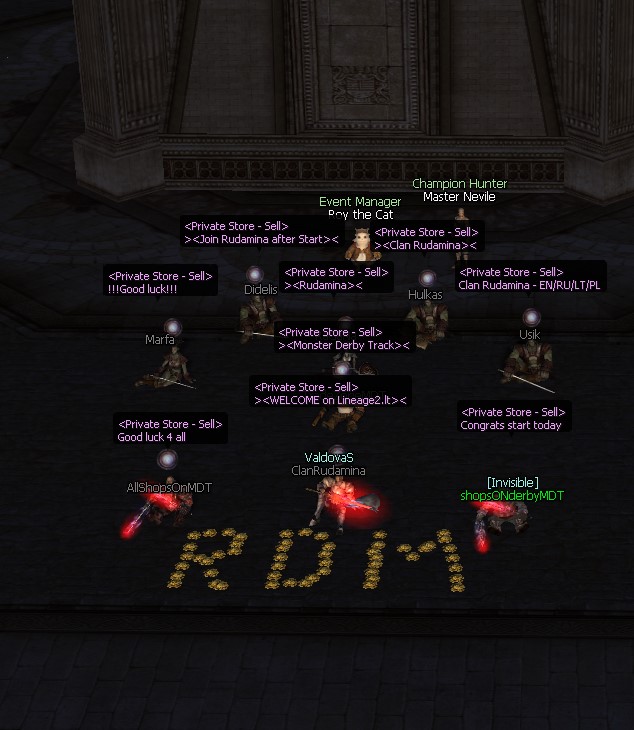Open the "!!!Good luck!!!" private store sign
This screenshot has height=730, width=634.
160,281
